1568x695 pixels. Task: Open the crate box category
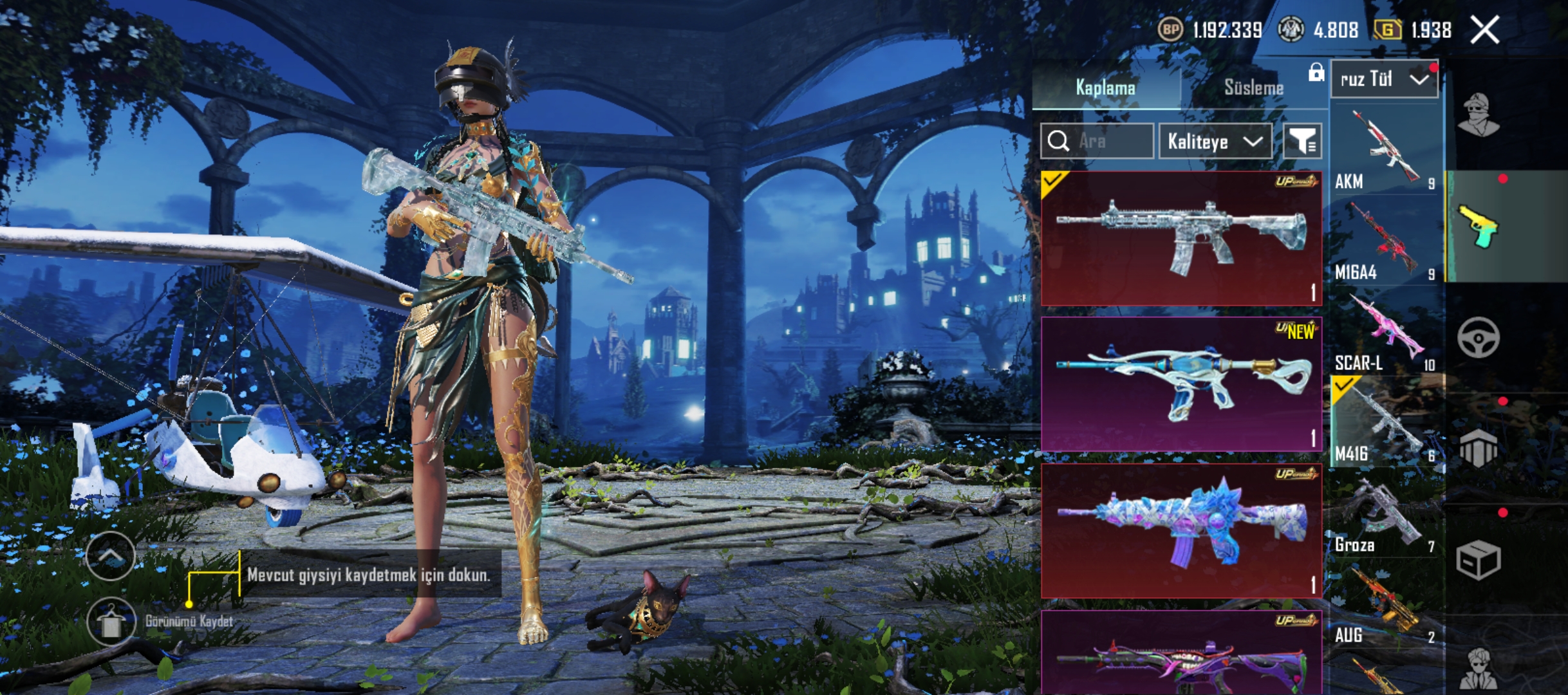click(1479, 560)
